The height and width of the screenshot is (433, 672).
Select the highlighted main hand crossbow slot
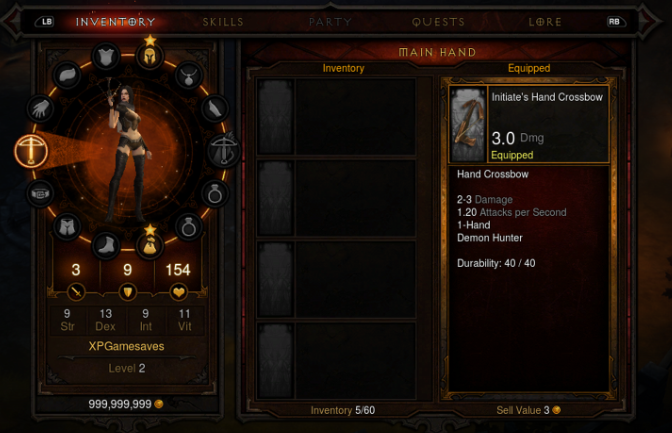[31, 151]
